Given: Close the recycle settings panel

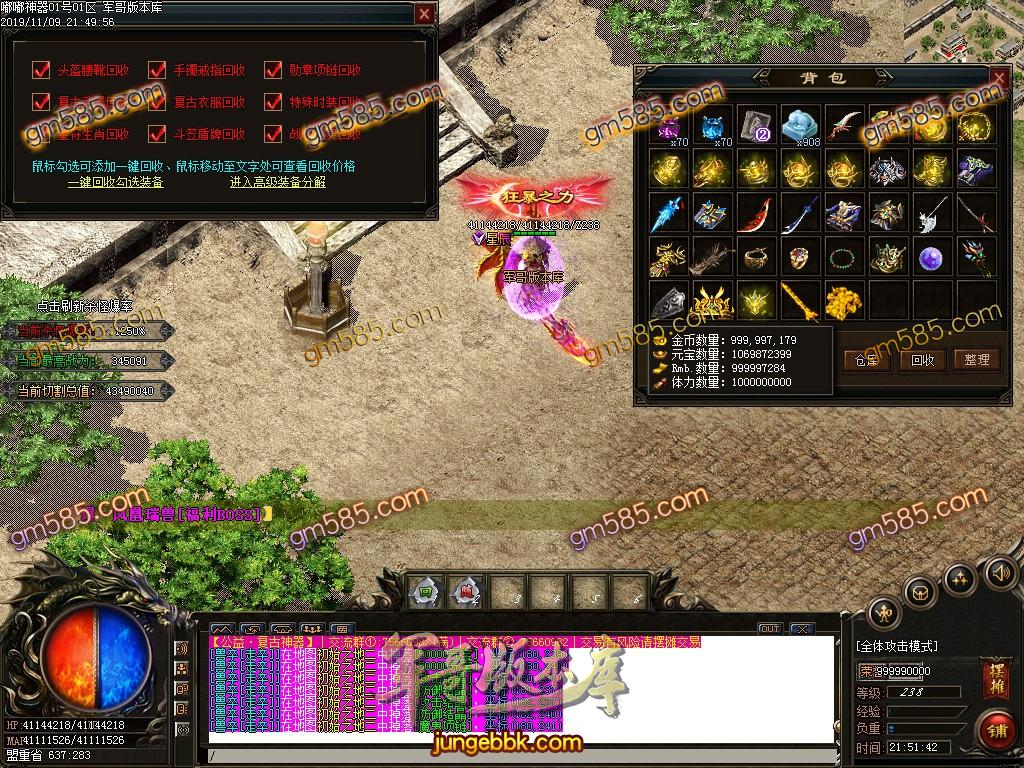Looking at the screenshot, I should pyautogui.click(x=424, y=14).
